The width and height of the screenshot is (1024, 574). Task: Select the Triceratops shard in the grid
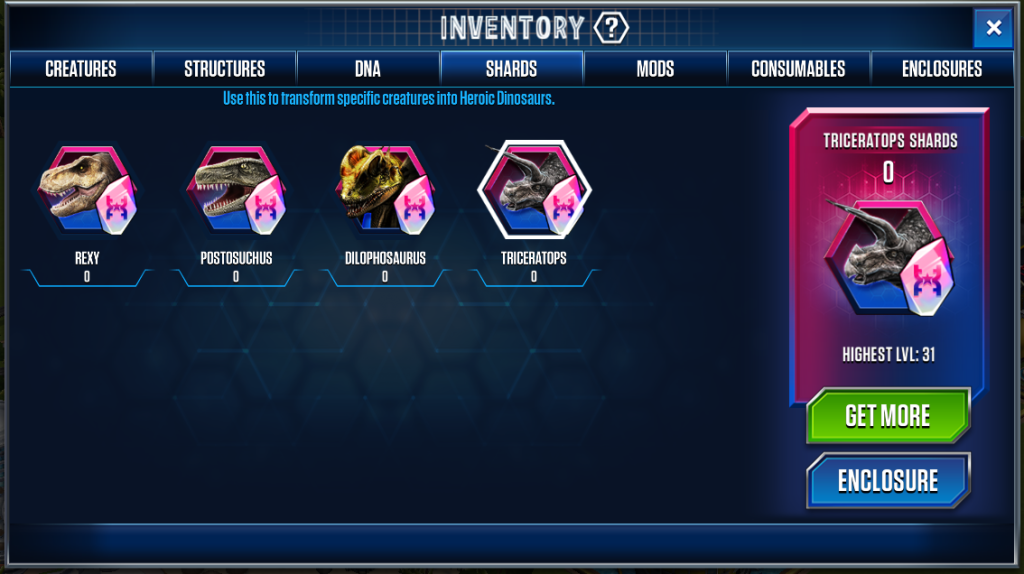click(x=534, y=191)
